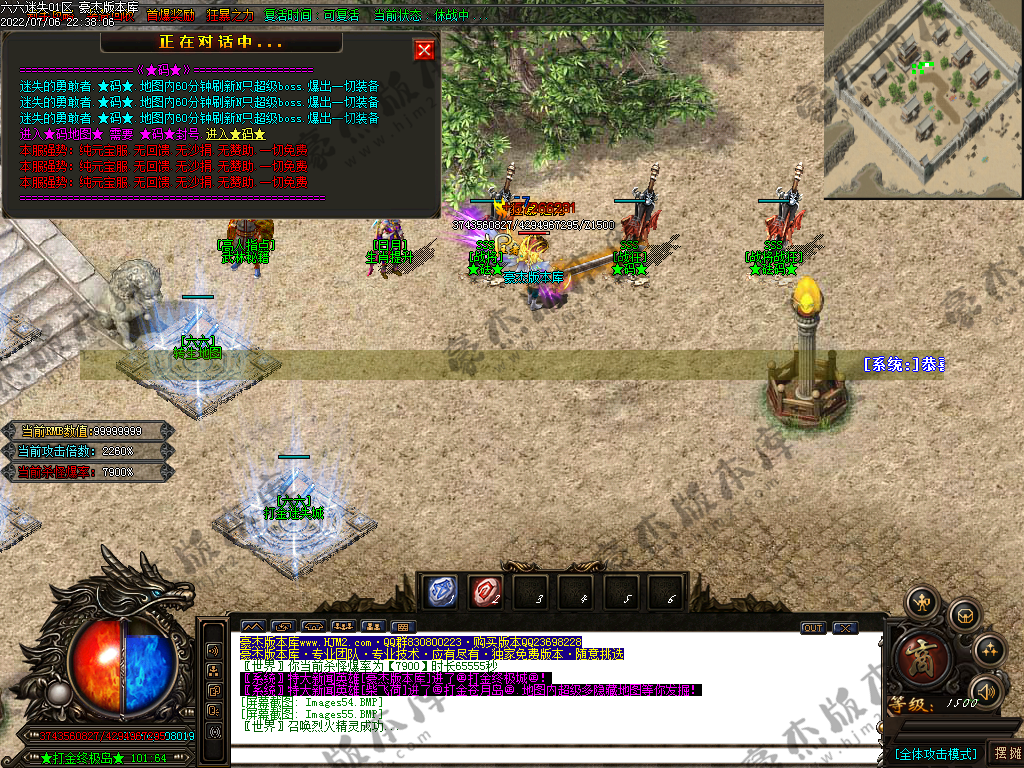The width and height of the screenshot is (1024, 768).
Task: Open the skills sparkle icon
Action: 988,650
